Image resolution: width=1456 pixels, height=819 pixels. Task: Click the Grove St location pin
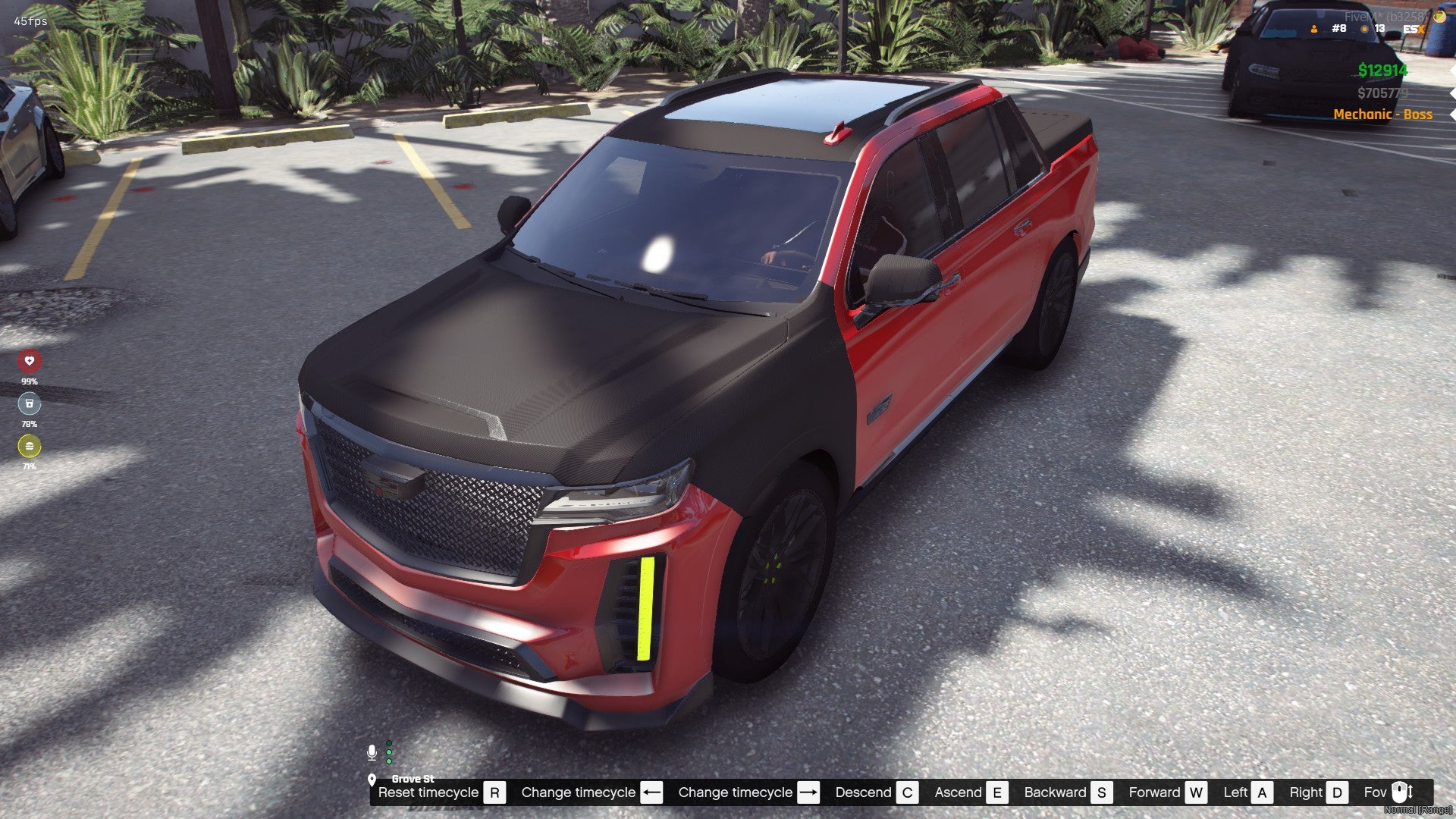click(372, 780)
